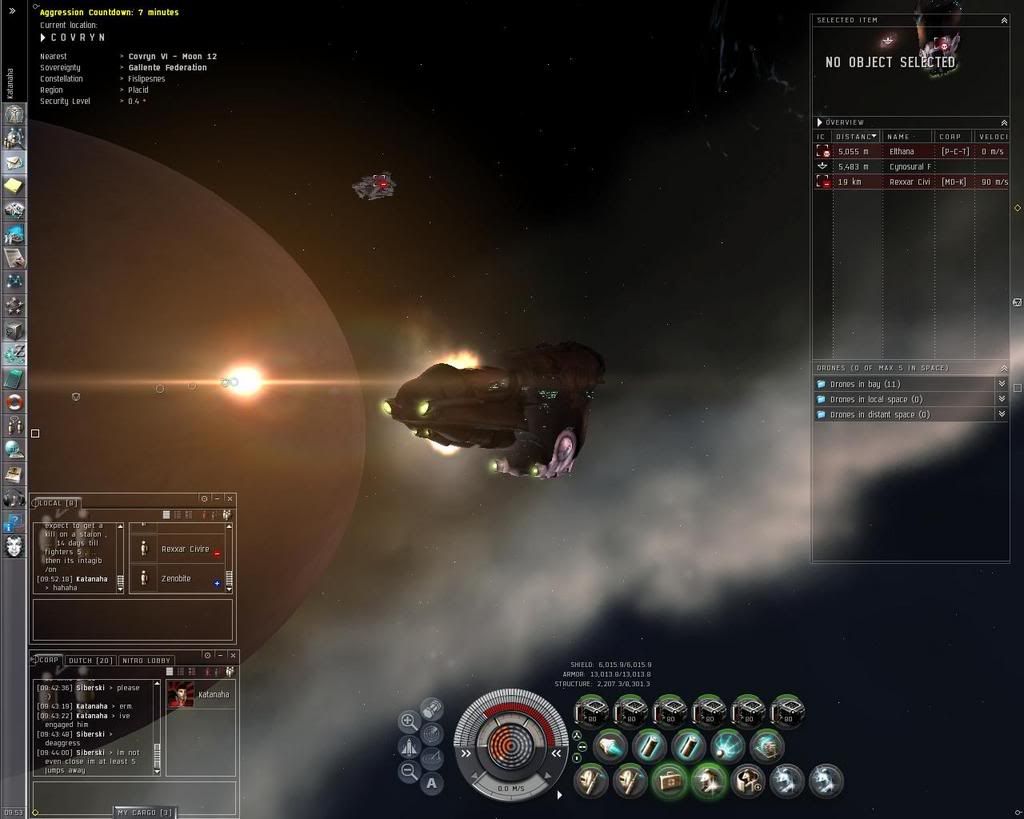Select Zenobite in the Local member list
Viewport: 1024px width, 819px height.
point(176,579)
